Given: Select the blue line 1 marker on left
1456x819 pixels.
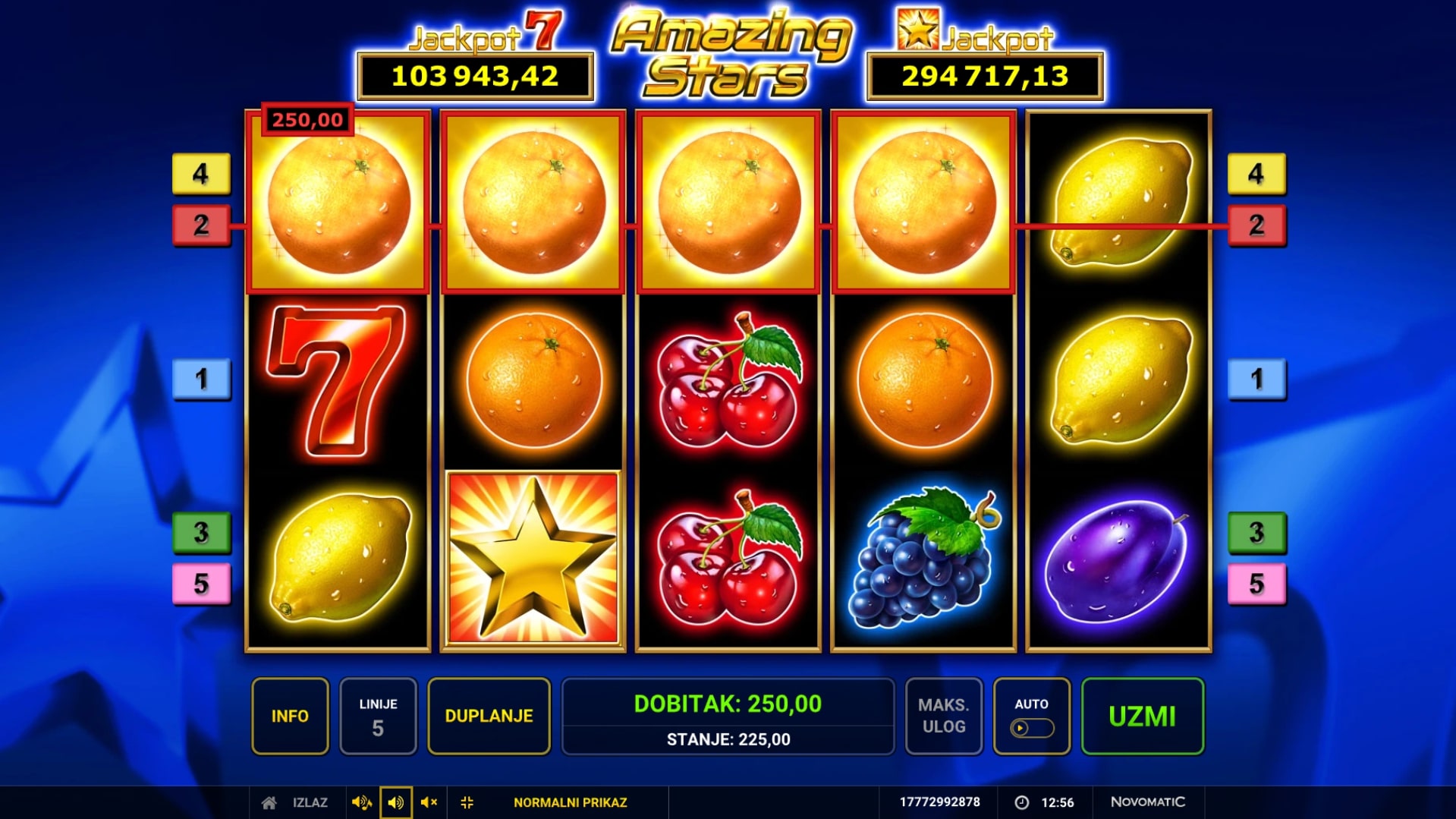Looking at the screenshot, I should (201, 378).
